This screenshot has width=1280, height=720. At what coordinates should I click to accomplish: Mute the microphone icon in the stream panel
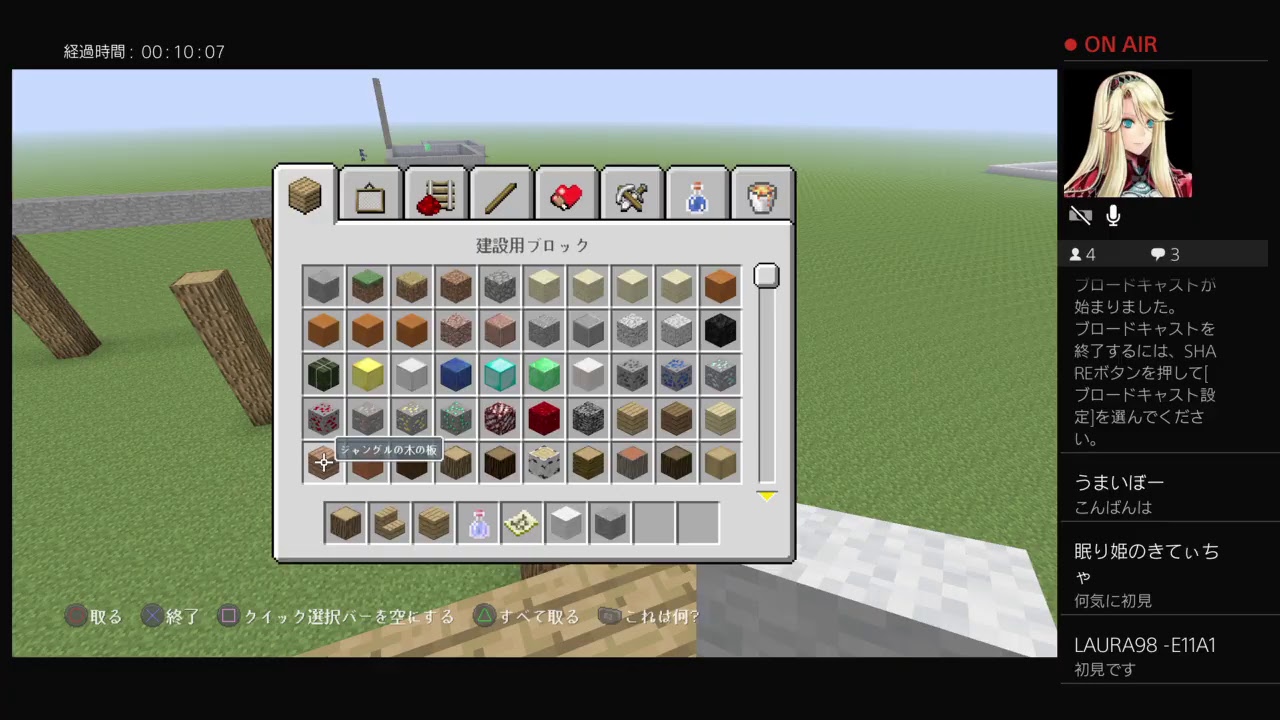[x=1112, y=215]
